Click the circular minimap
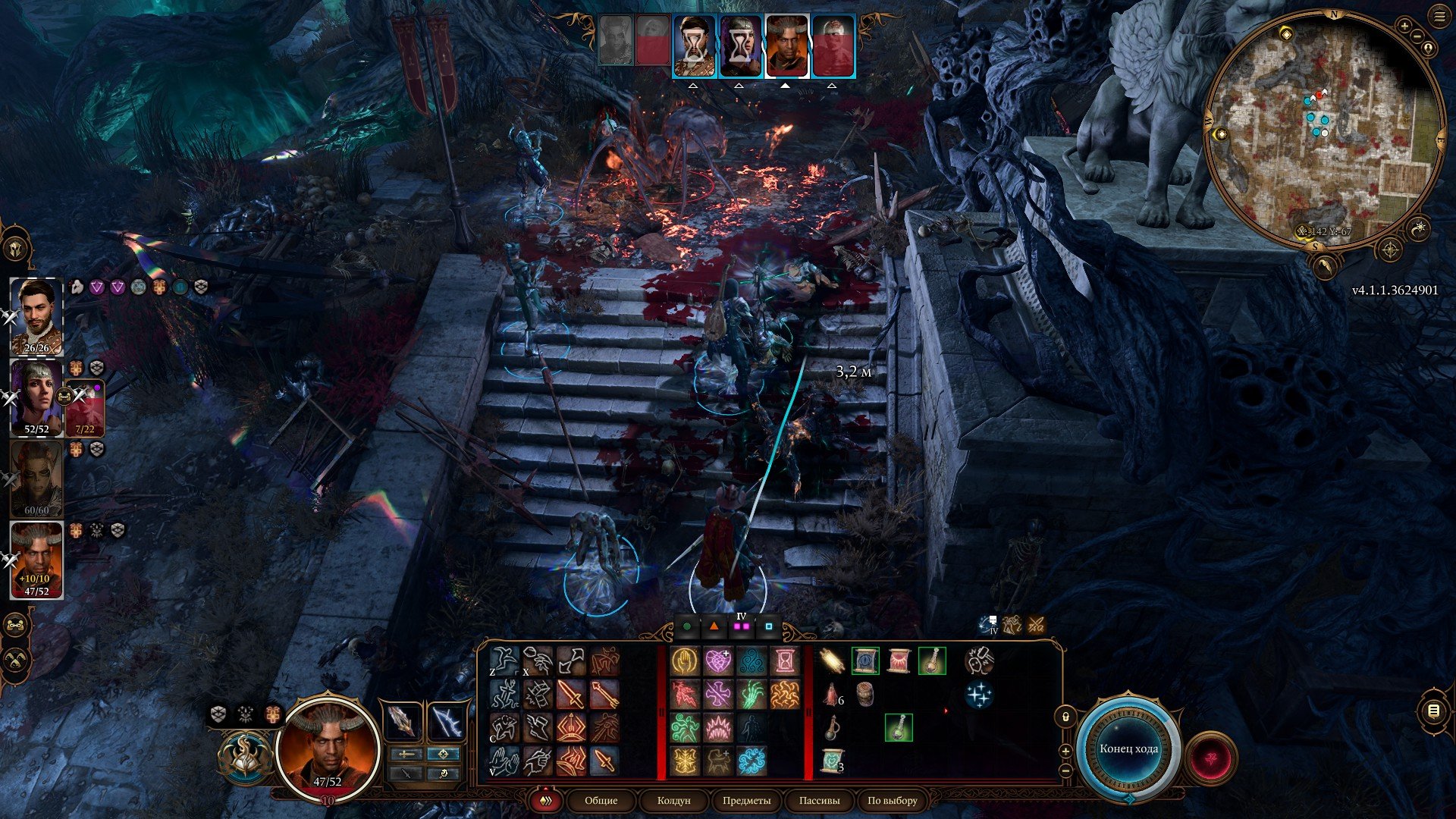Viewport: 1456px width, 819px height. click(1323, 130)
